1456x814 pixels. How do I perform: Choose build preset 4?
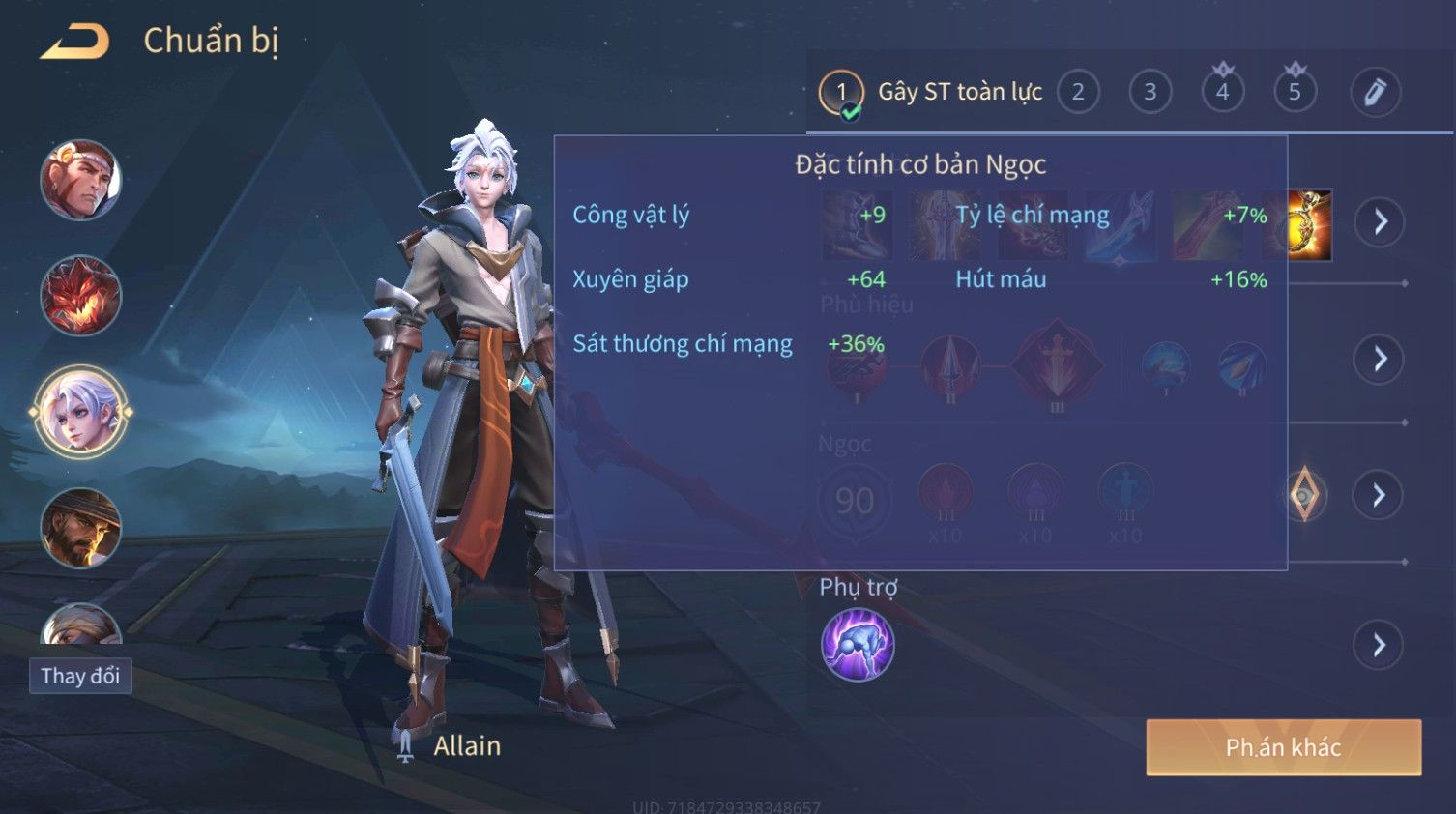[1223, 93]
